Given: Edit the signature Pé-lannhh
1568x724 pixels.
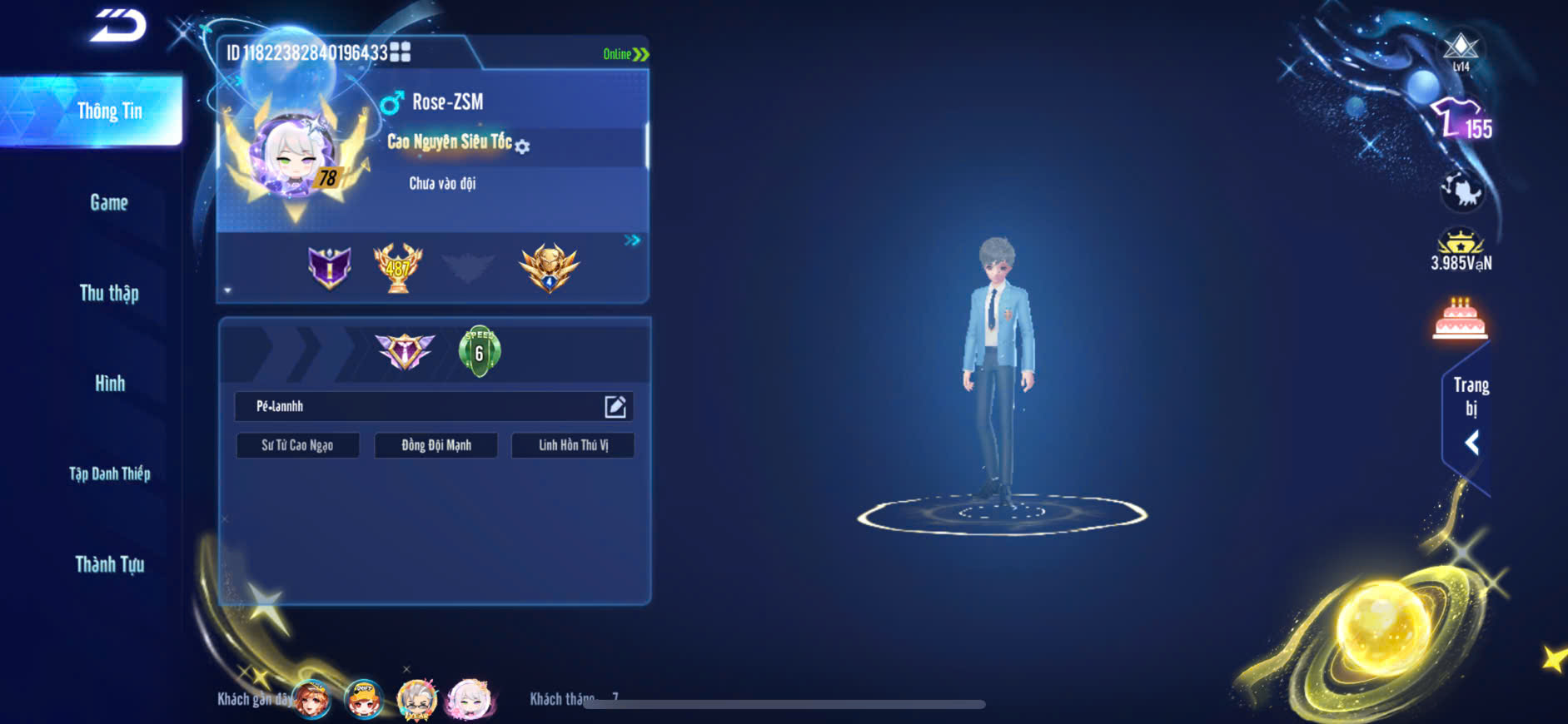Looking at the screenshot, I should point(615,406).
